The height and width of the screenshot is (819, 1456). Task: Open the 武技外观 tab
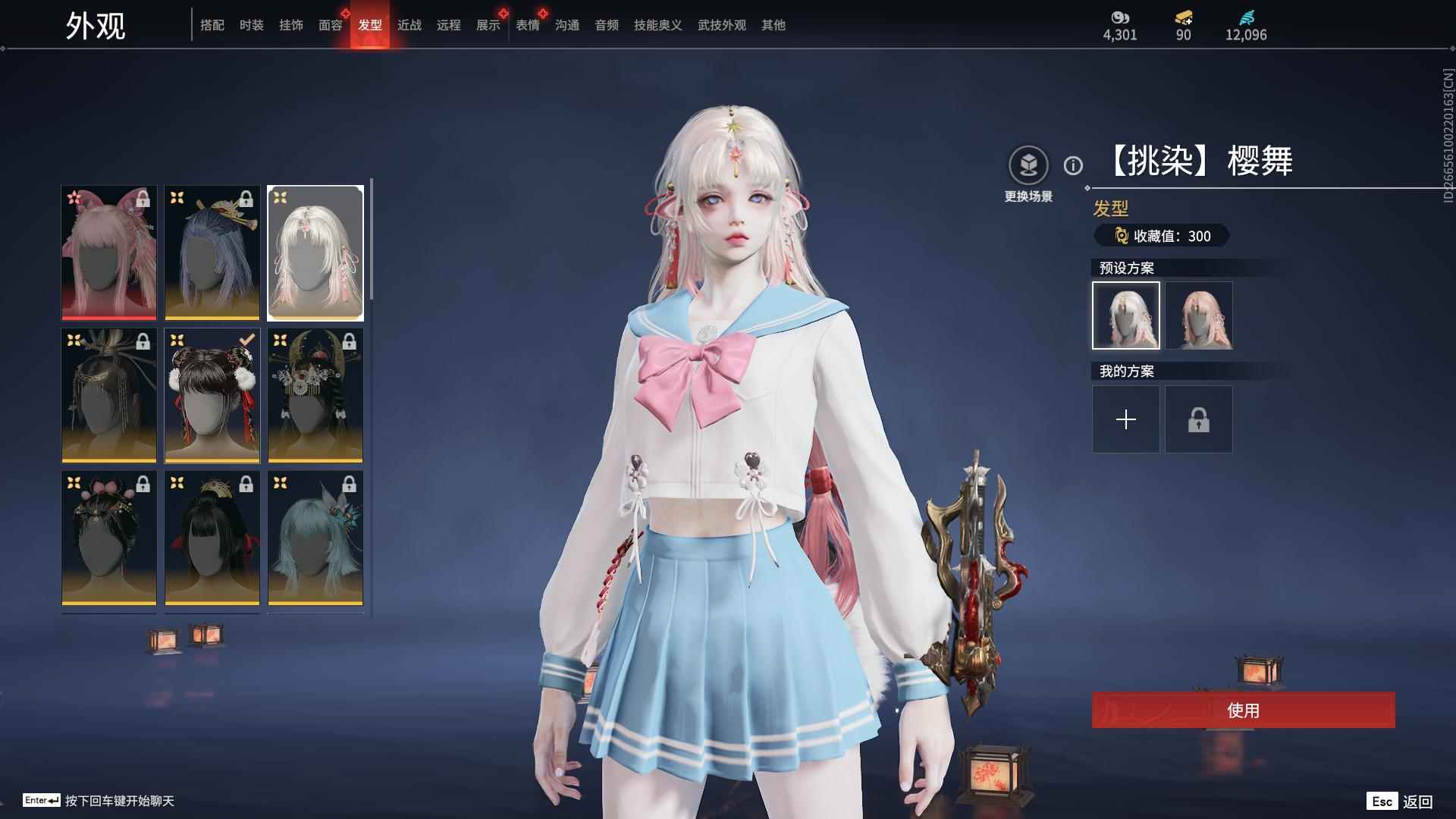click(x=721, y=25)
